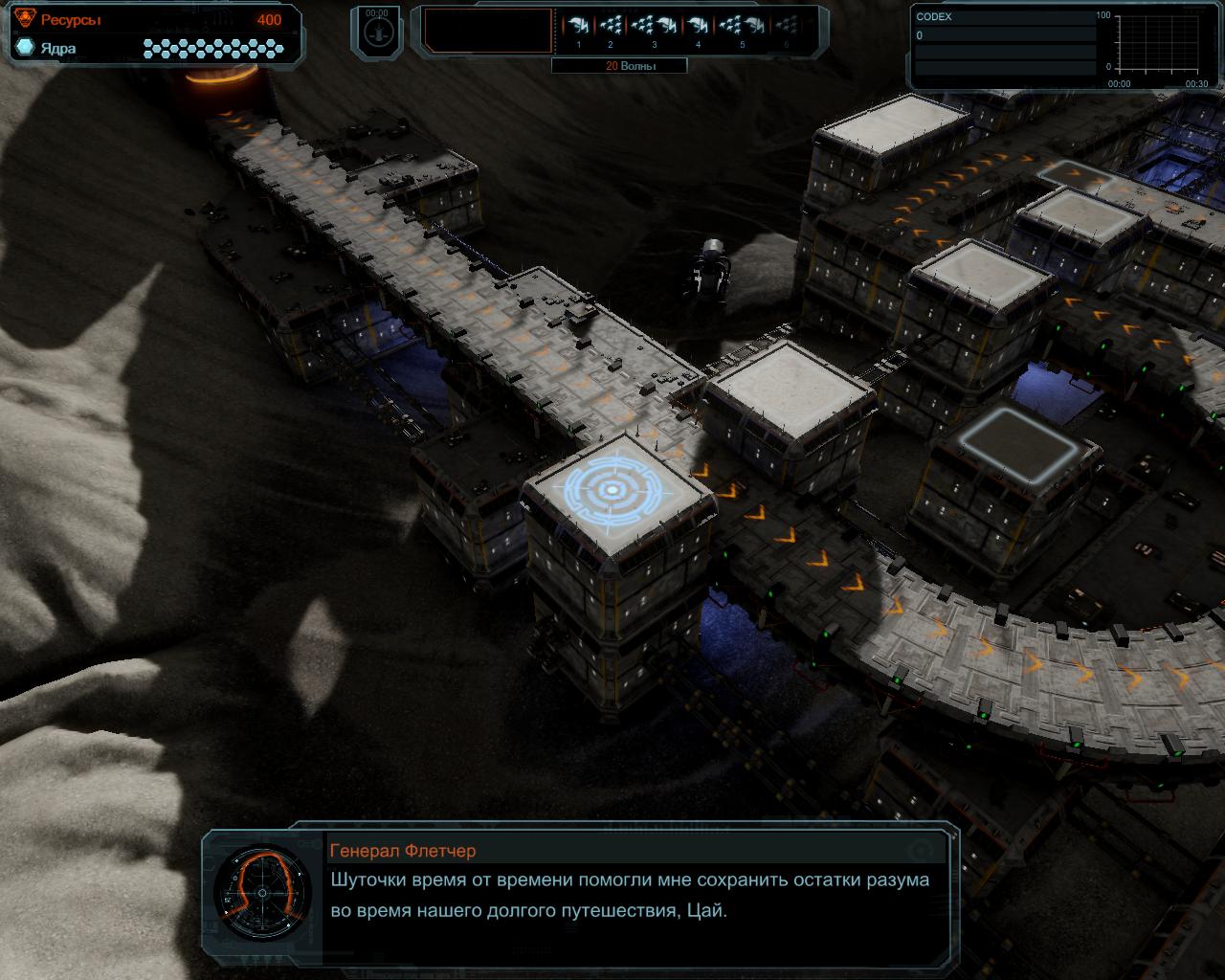Select the wave 3 enemy indicator

point(655,27)
